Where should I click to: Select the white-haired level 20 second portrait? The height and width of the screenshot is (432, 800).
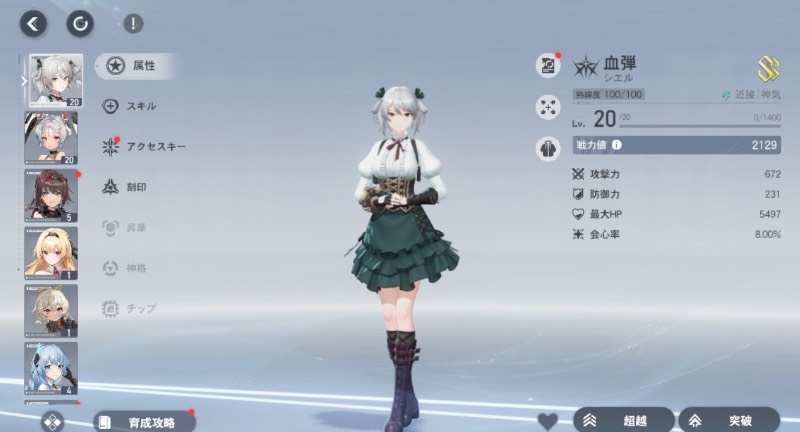tap(51, 137)
